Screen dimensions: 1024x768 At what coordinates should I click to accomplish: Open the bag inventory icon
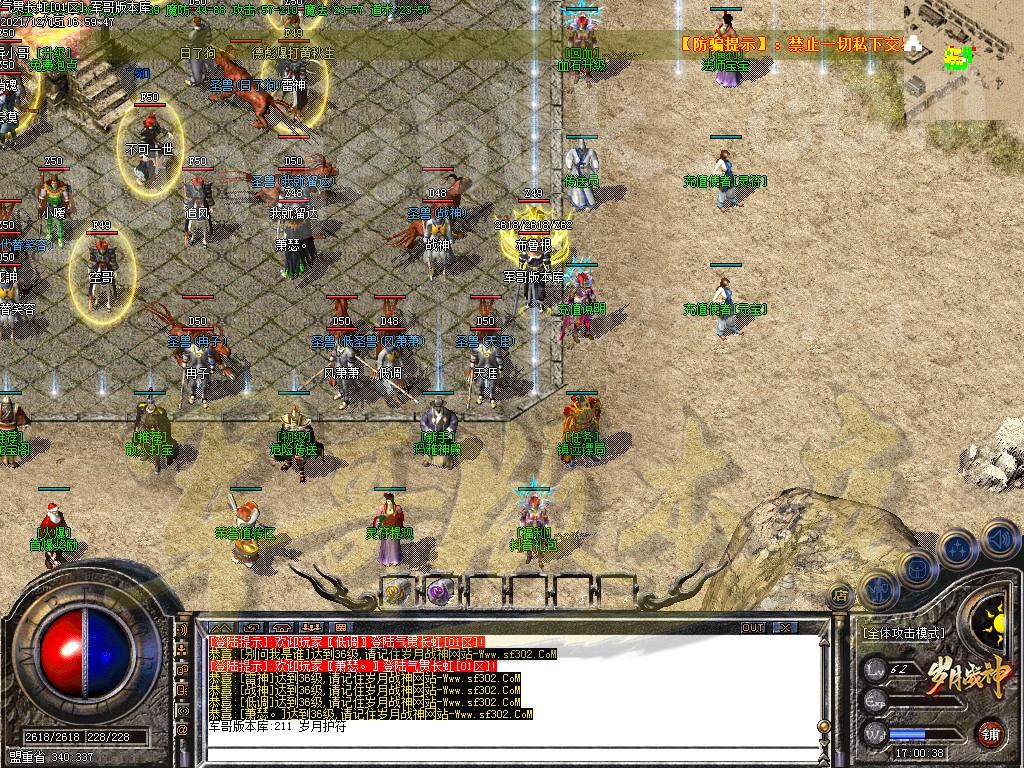(916, 566)
